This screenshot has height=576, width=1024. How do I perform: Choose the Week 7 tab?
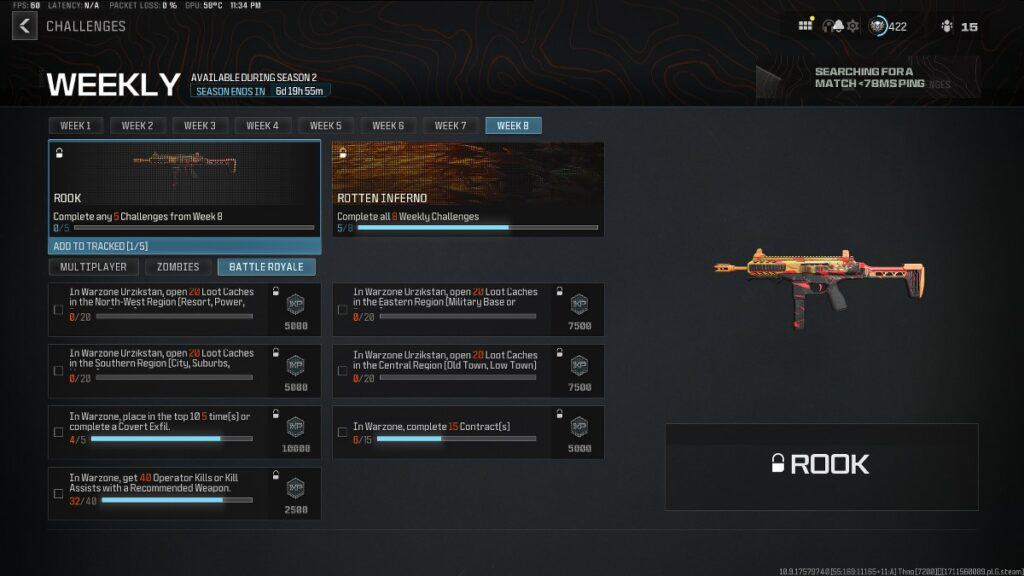click(450, 126)
